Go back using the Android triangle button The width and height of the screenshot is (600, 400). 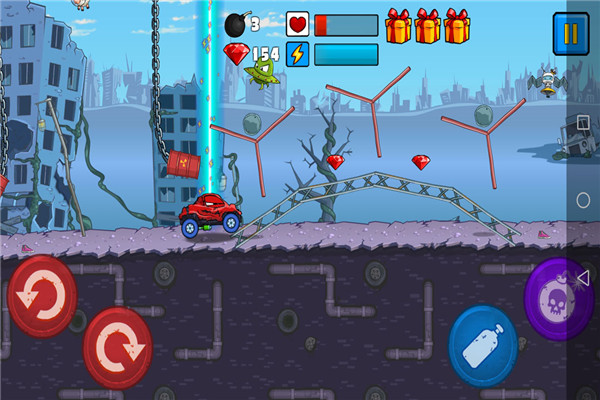pyautogui.click(x=583, y=277)
